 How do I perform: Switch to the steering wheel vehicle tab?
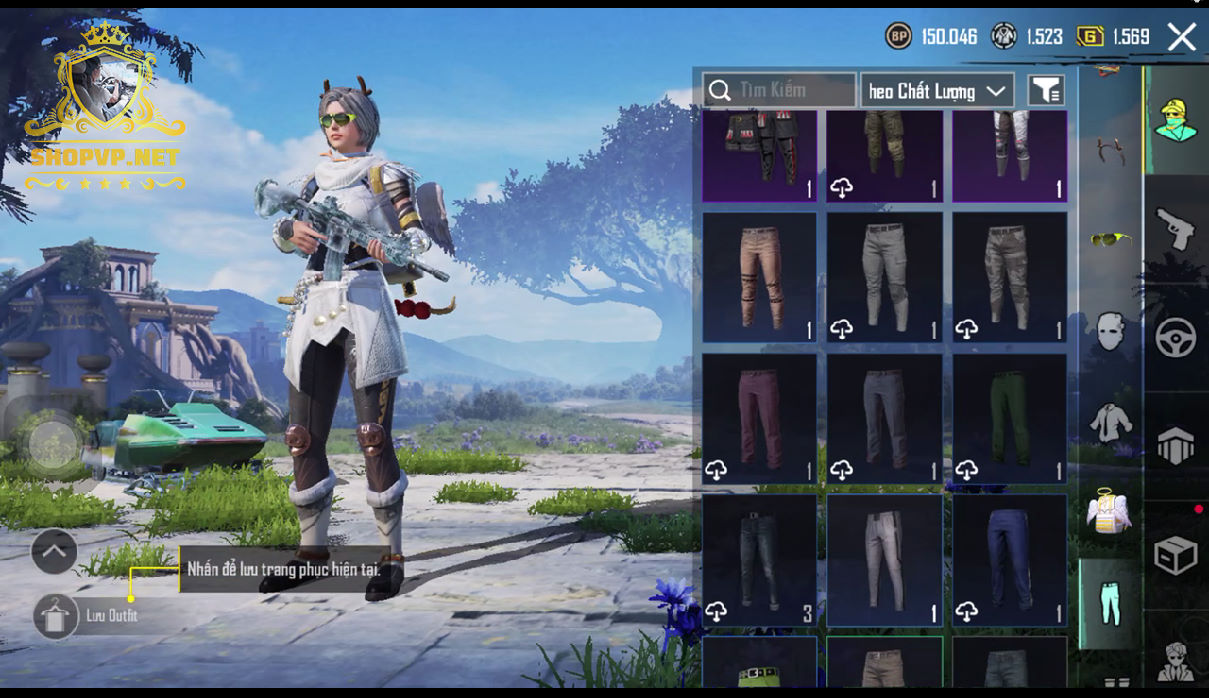tap(1176, 338)
